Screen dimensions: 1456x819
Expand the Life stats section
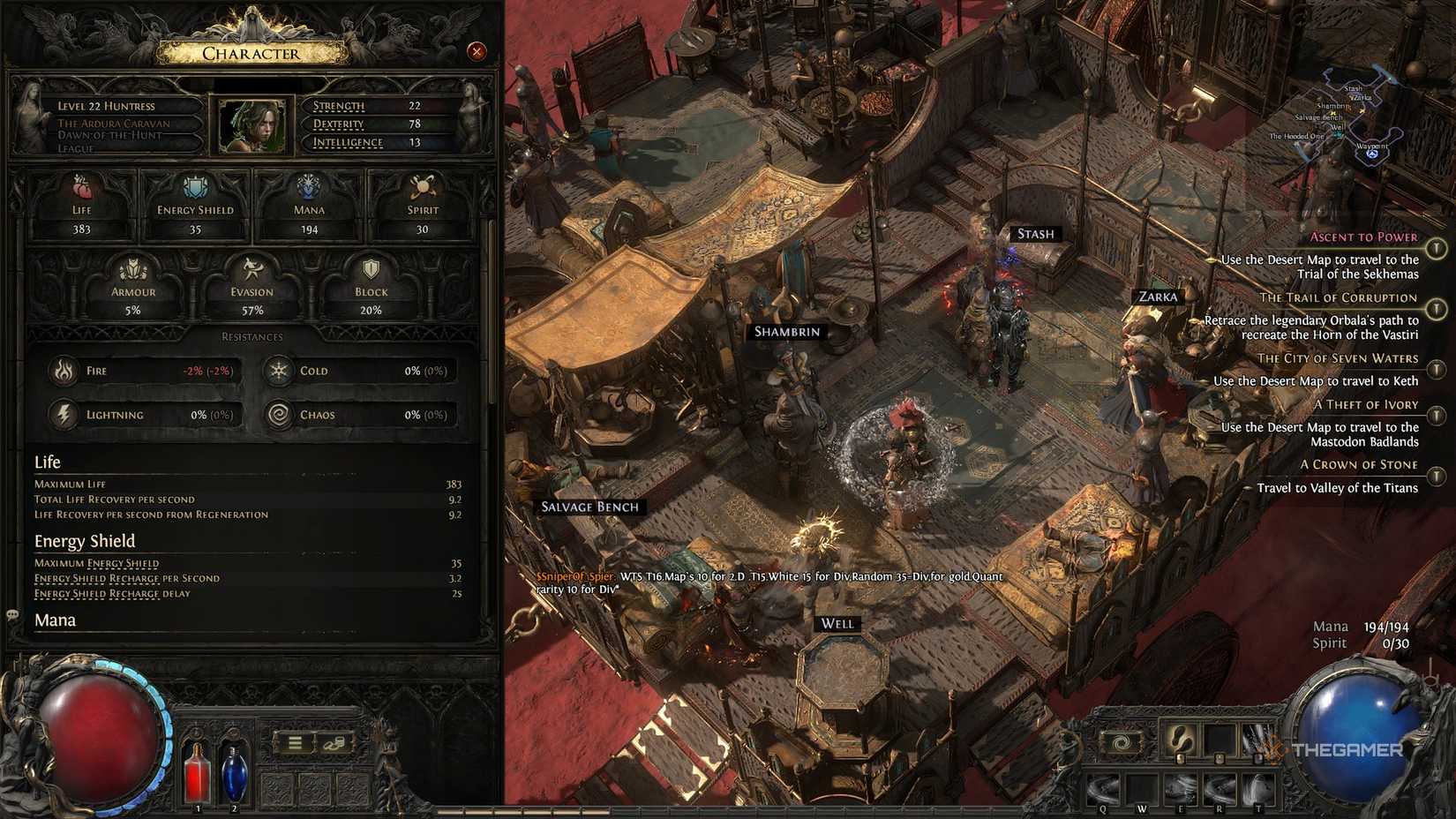click(x=47, y=462)
